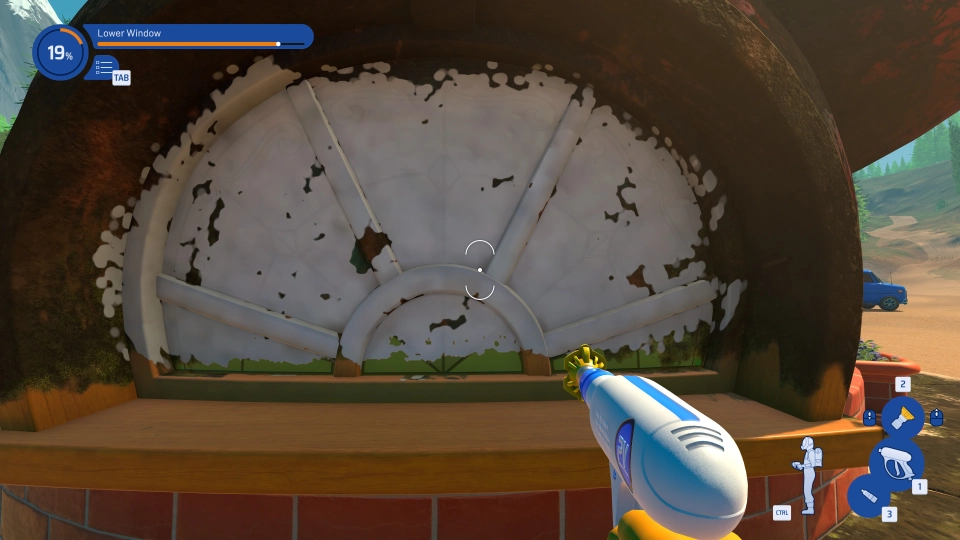The width and height of the screenshot is (960, 540).
Task: Select the soap bottle slot
Action: click(x=866, y=497)
